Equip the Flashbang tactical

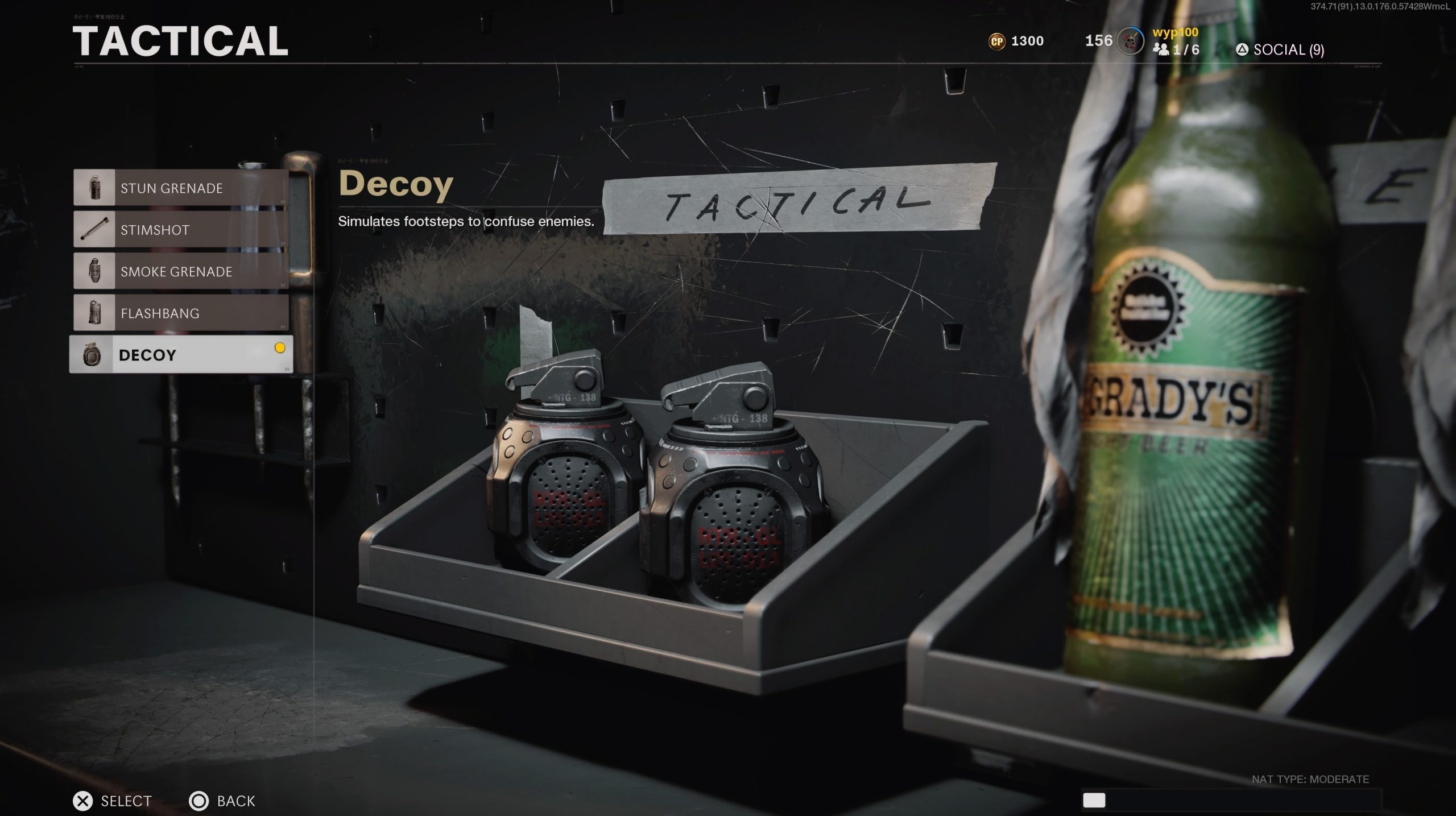(181, 313)
